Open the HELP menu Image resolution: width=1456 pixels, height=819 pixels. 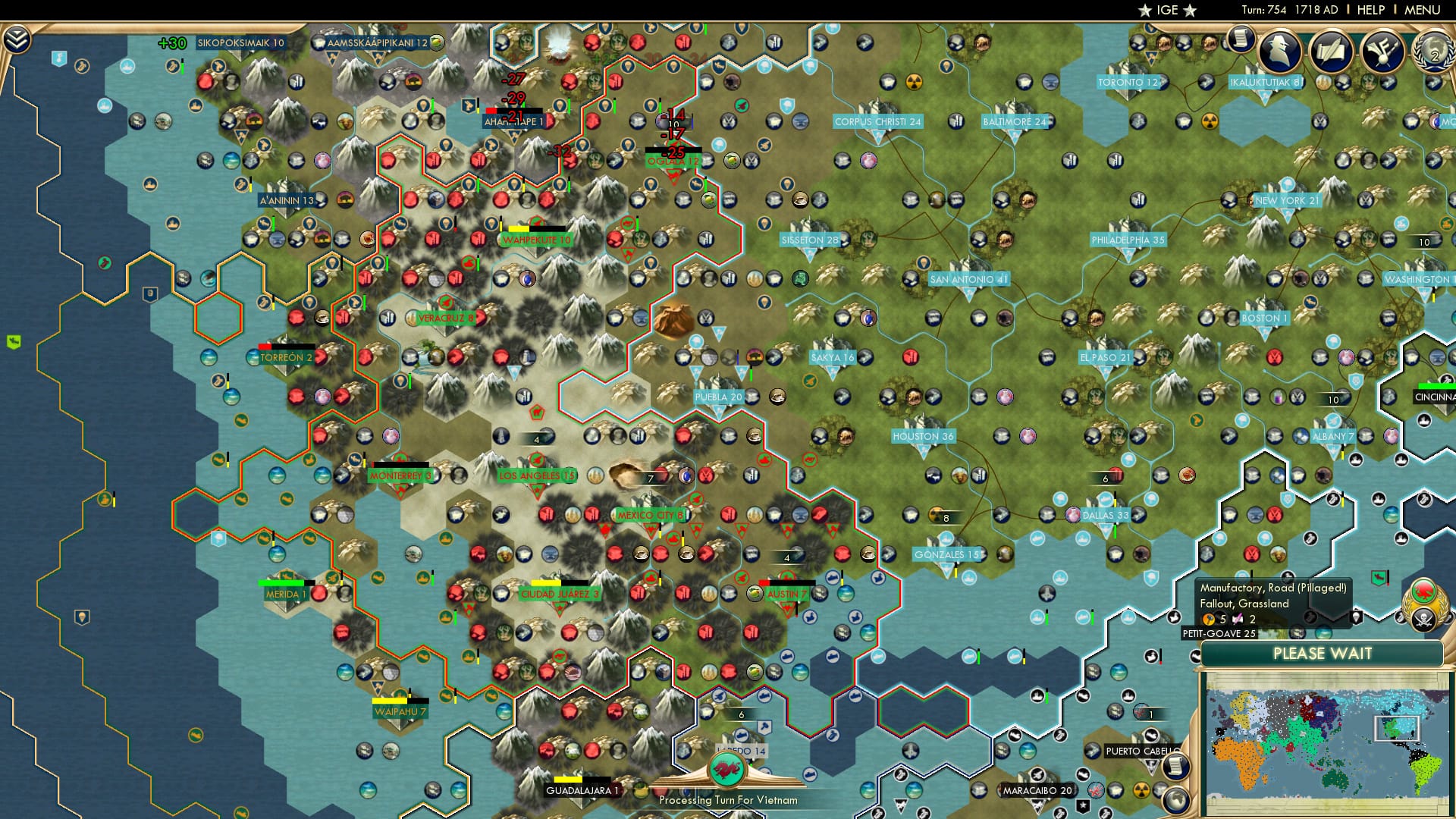[1370, 10]
